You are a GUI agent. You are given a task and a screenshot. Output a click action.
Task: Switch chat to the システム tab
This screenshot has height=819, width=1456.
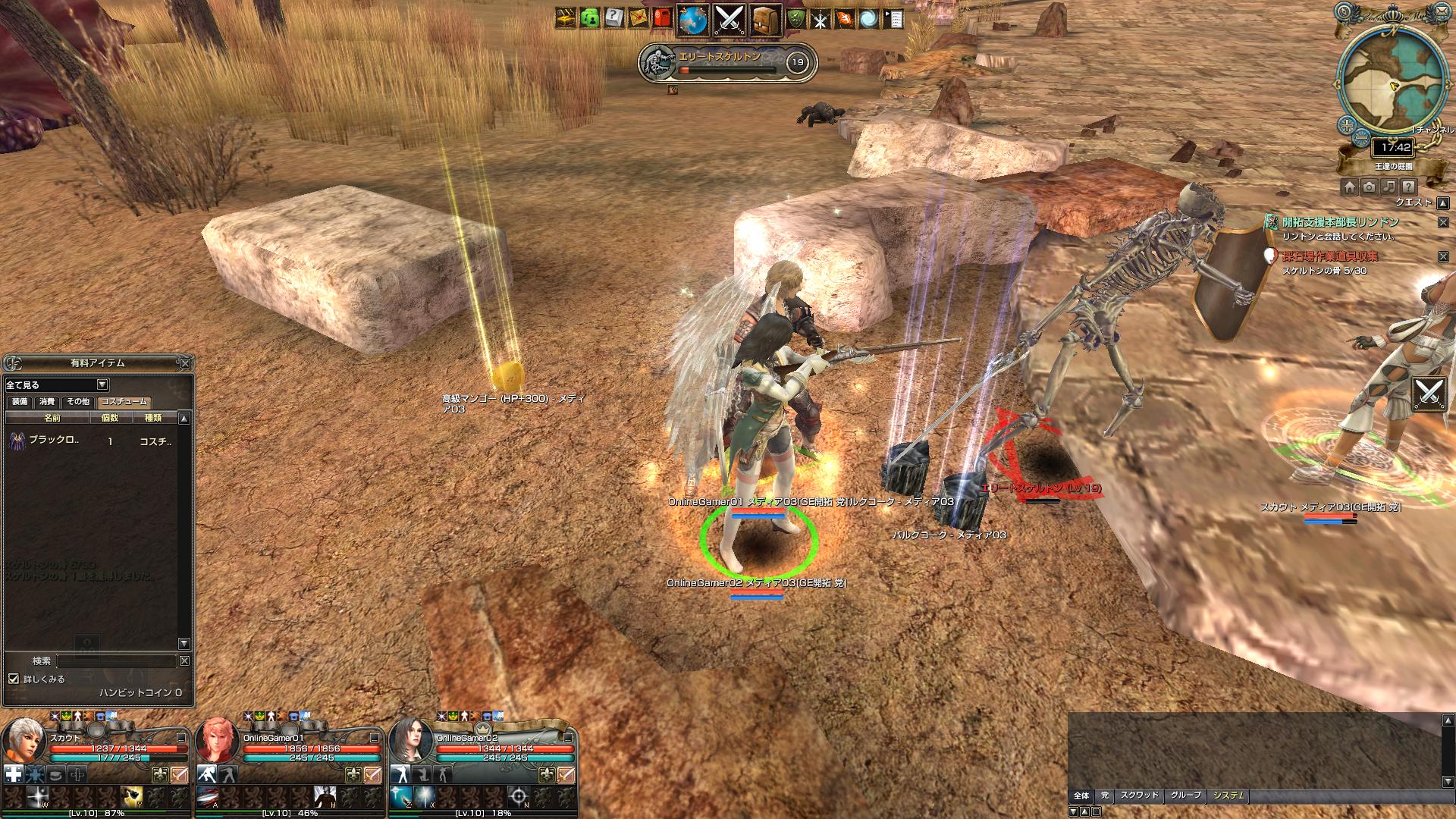[x=1228, y=795]
